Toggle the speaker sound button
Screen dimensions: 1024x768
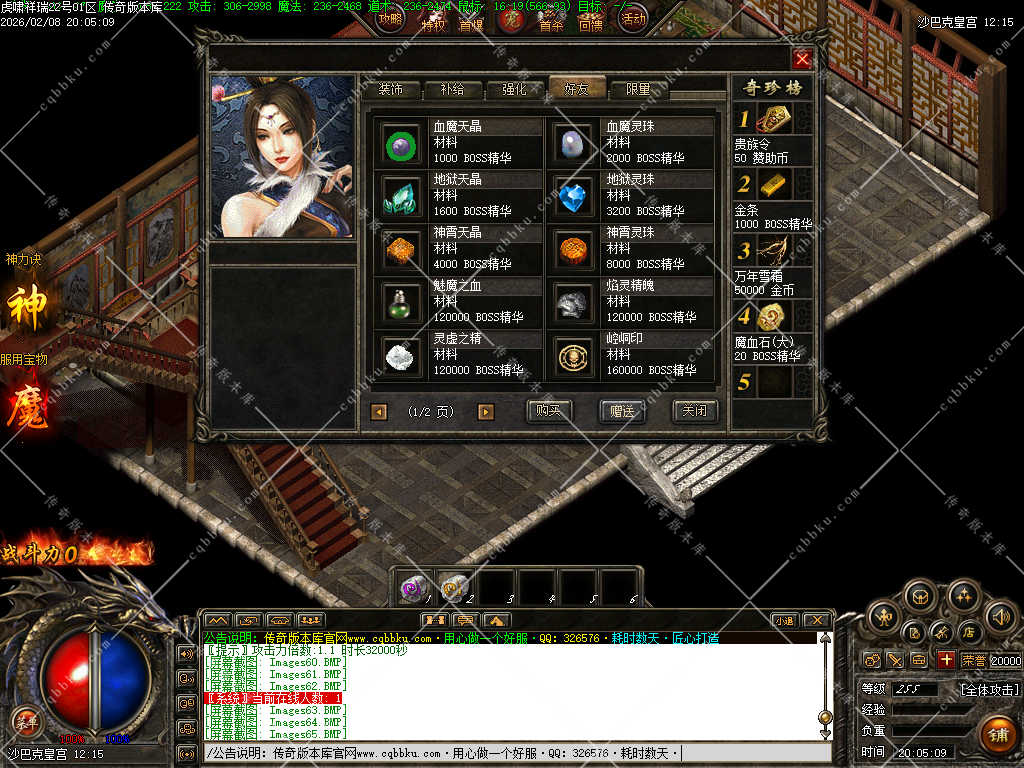pyautogui.click(x=1001, y=617)
